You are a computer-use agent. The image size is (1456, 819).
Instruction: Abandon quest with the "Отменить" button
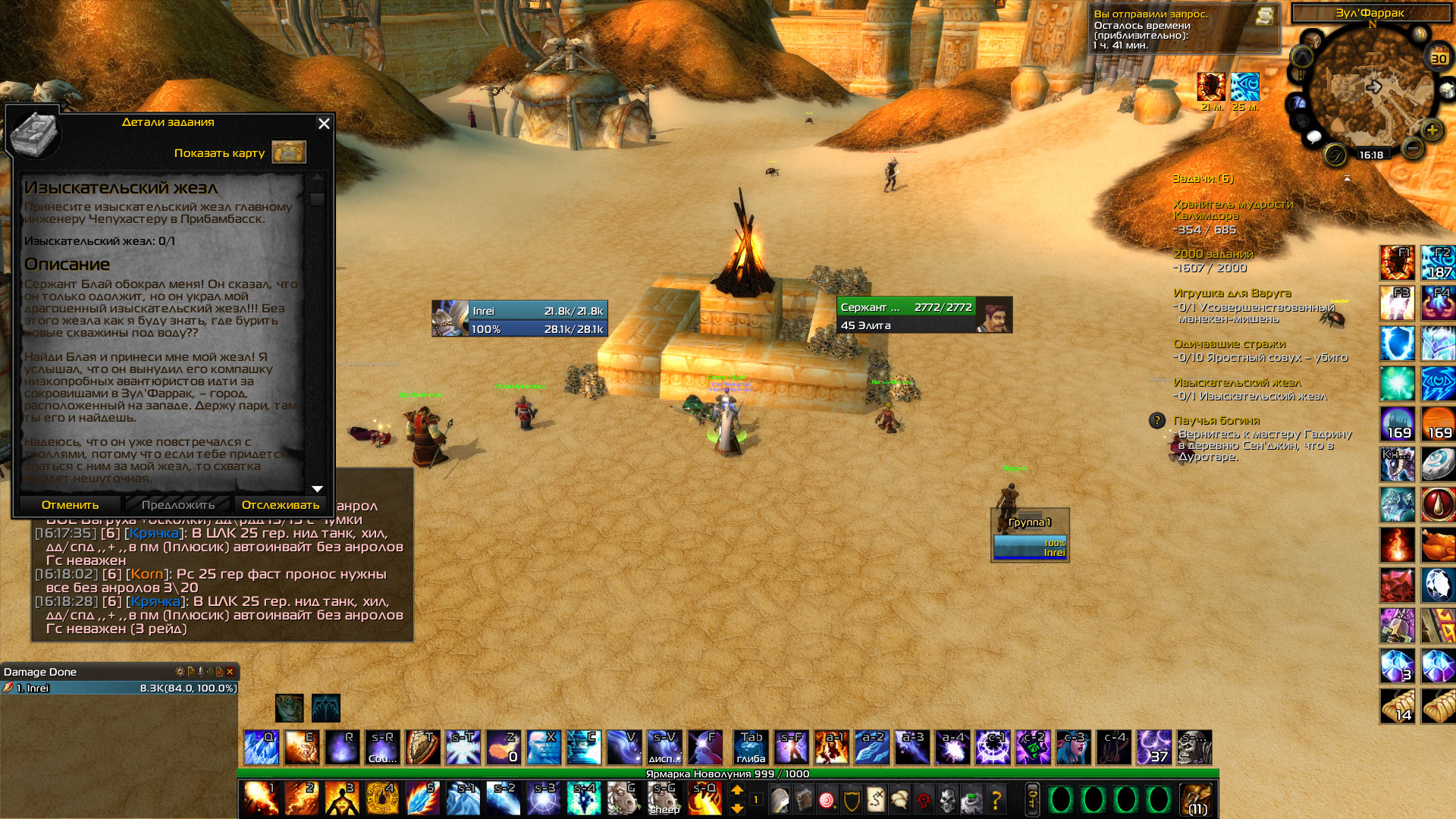coord(70,505)
